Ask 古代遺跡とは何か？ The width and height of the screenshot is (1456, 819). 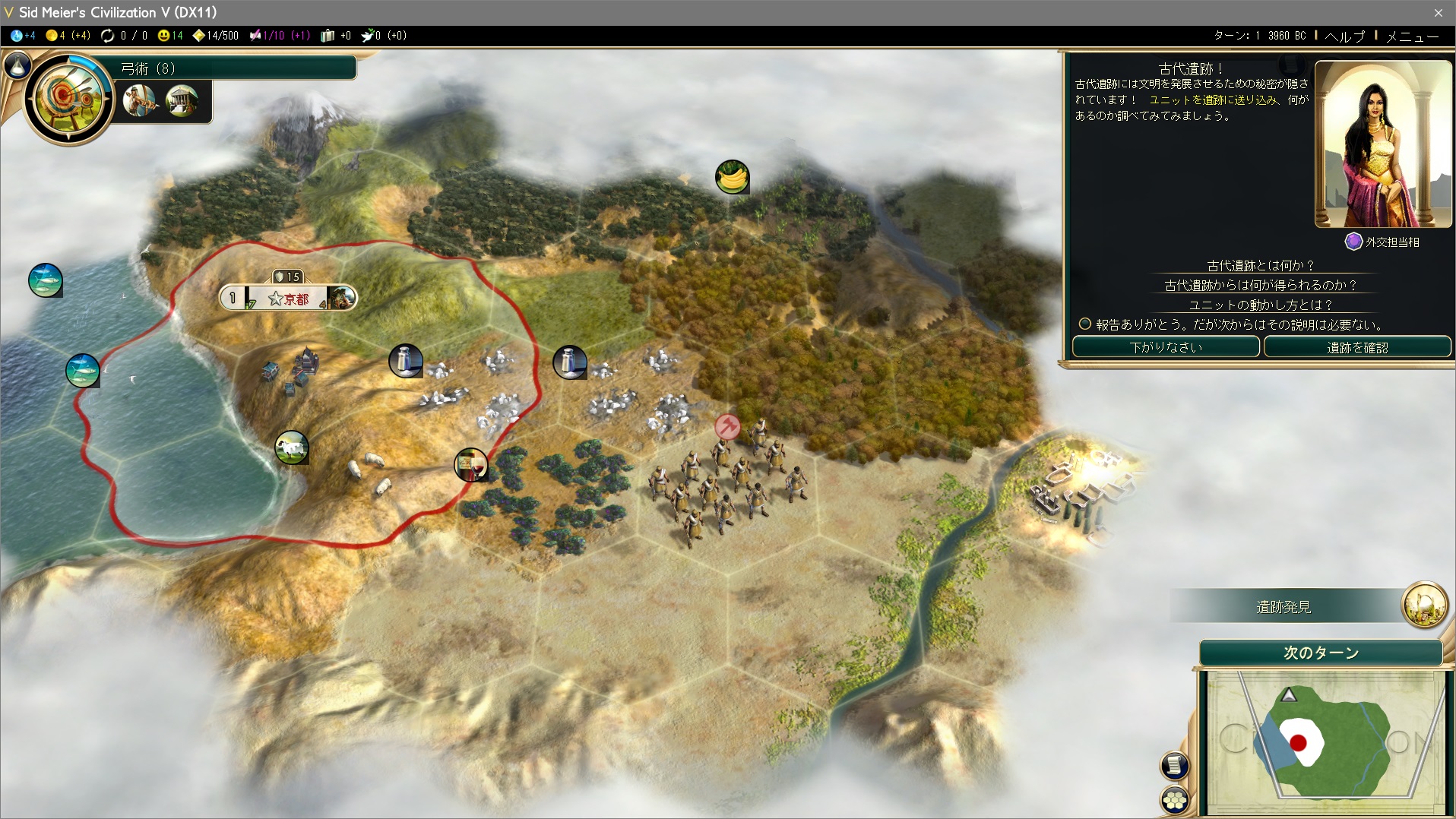point(1260,265)
